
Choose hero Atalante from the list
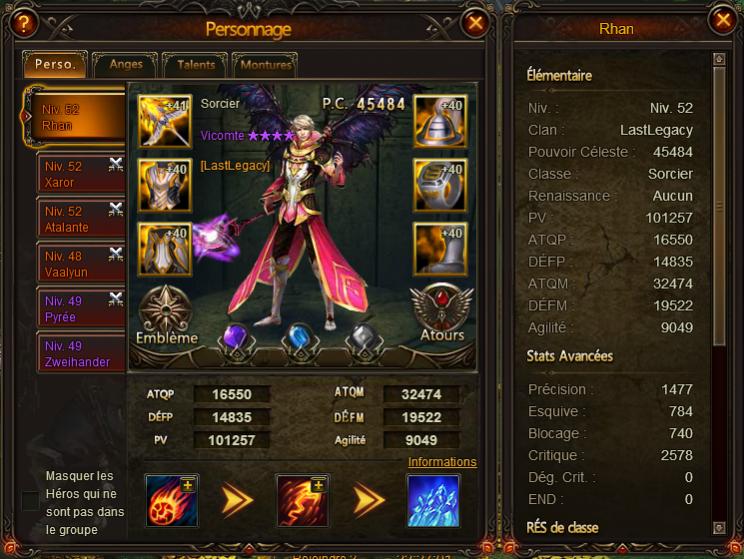coord(80,219)
